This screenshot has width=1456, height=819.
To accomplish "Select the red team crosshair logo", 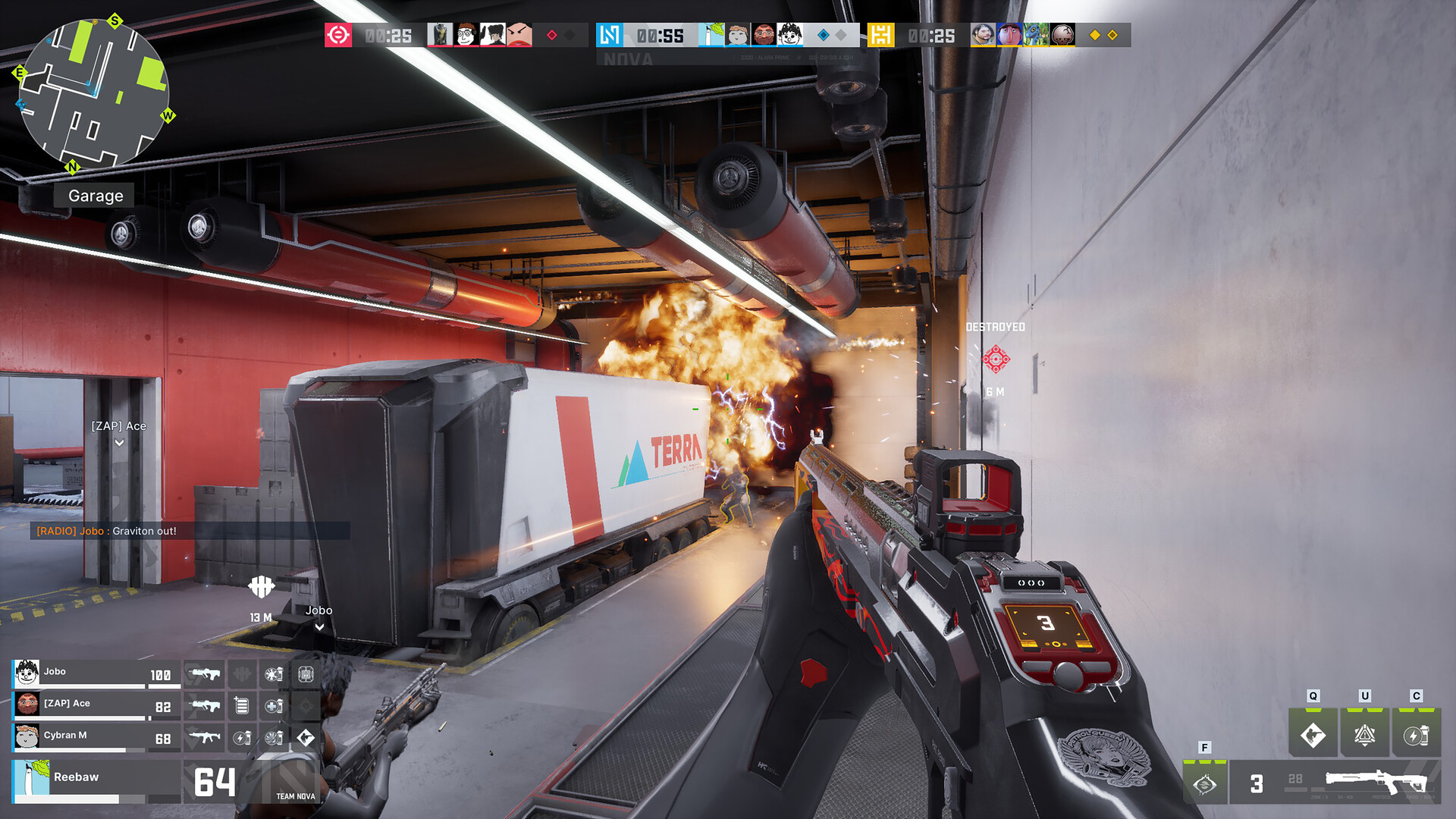I will coord(338,35).
